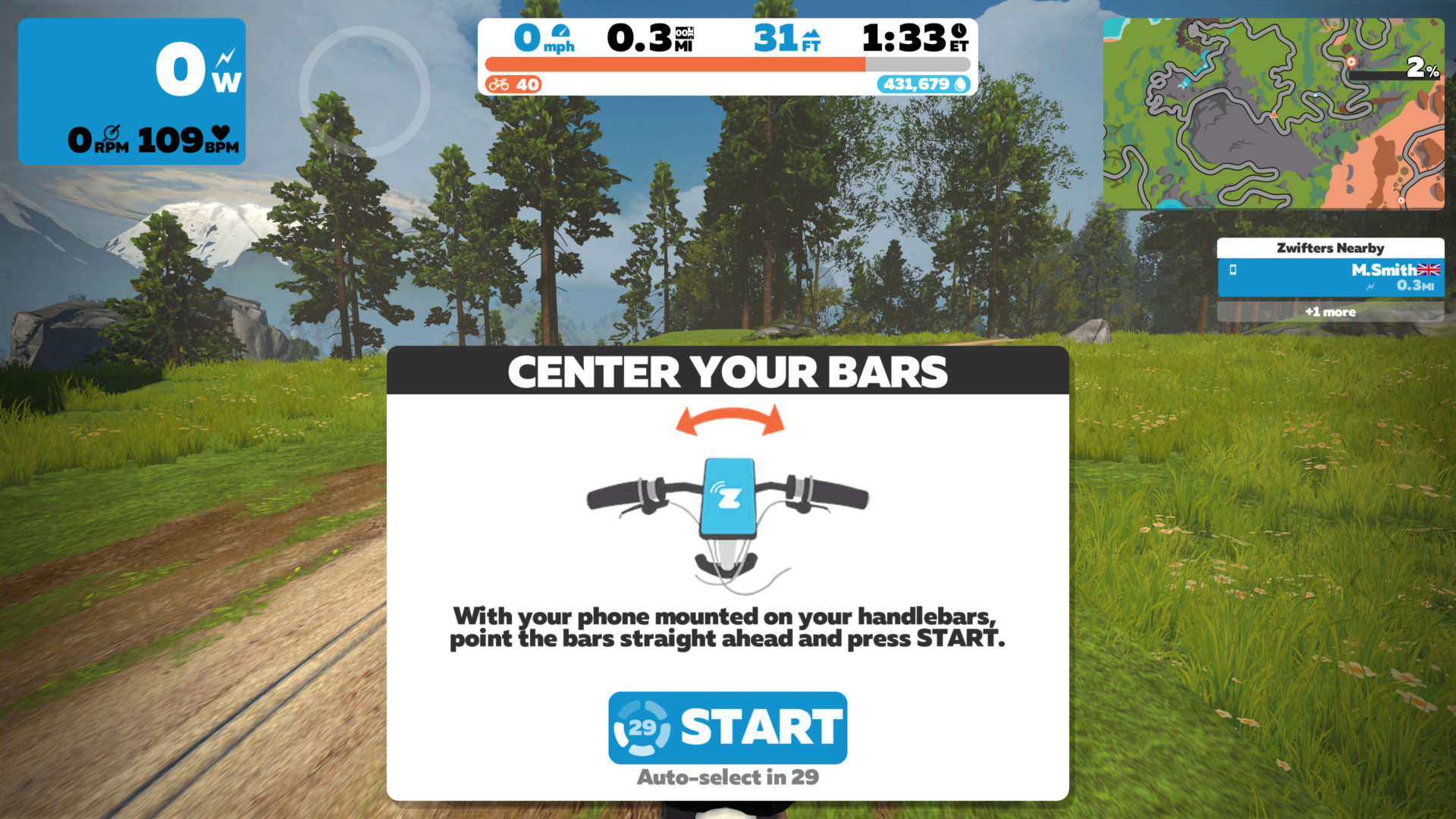
Task: Click the bicycle icon showing 40 riders
Action: 500,84
